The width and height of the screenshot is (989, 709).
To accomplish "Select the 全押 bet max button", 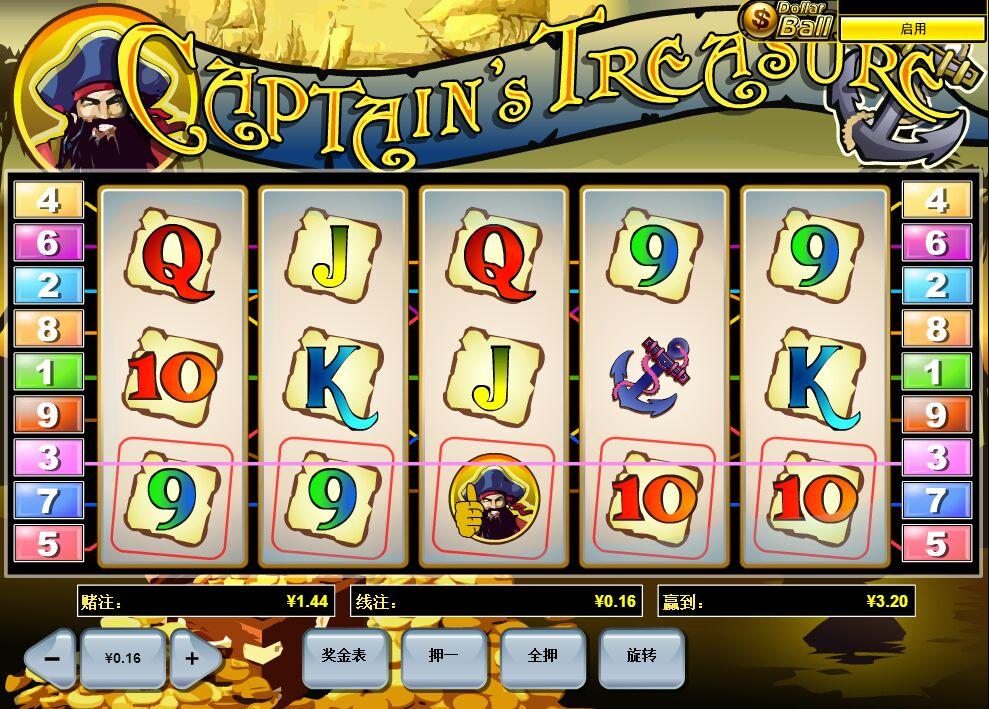I will 542,656.
